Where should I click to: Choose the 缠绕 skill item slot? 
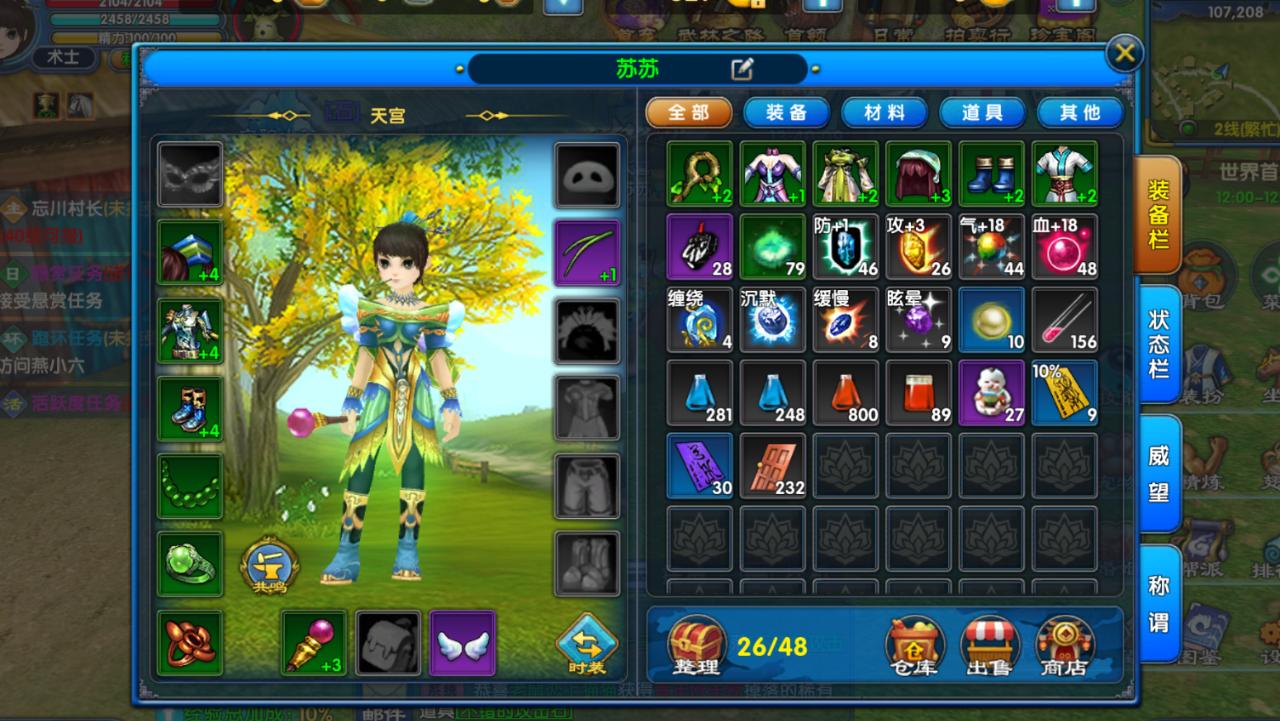pos(700,320)
